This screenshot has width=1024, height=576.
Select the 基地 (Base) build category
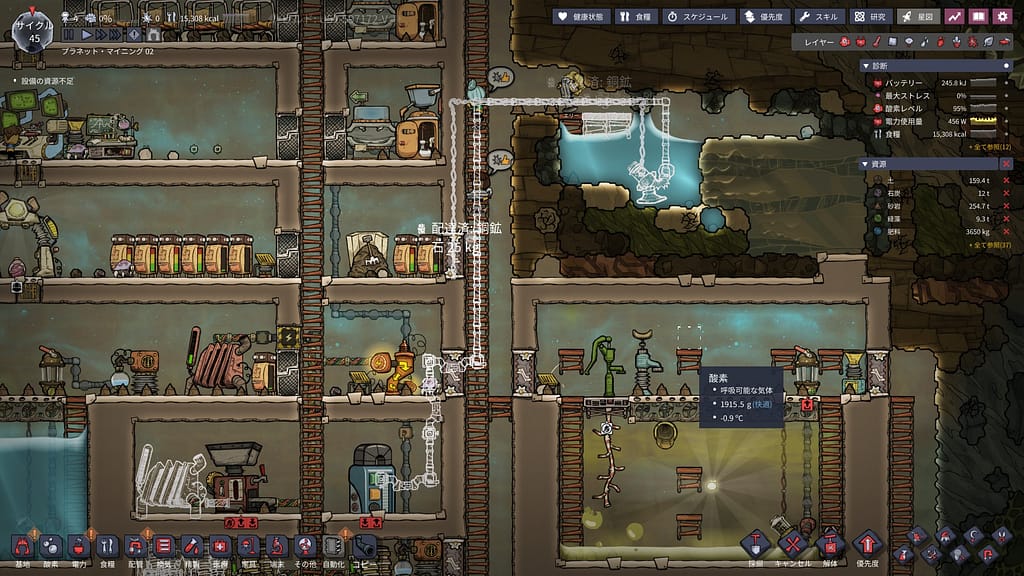tap(22, 547)
